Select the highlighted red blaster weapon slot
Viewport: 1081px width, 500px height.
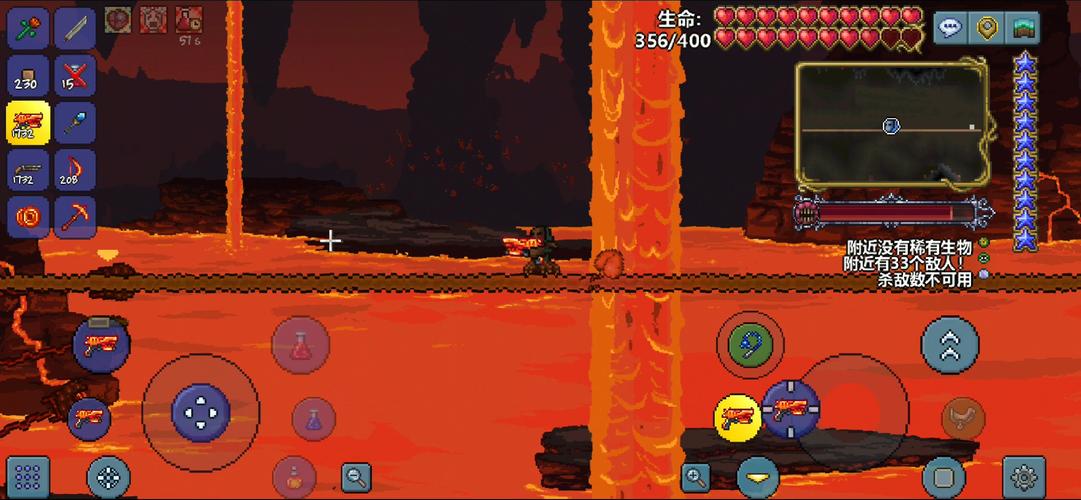pos(29,123)
